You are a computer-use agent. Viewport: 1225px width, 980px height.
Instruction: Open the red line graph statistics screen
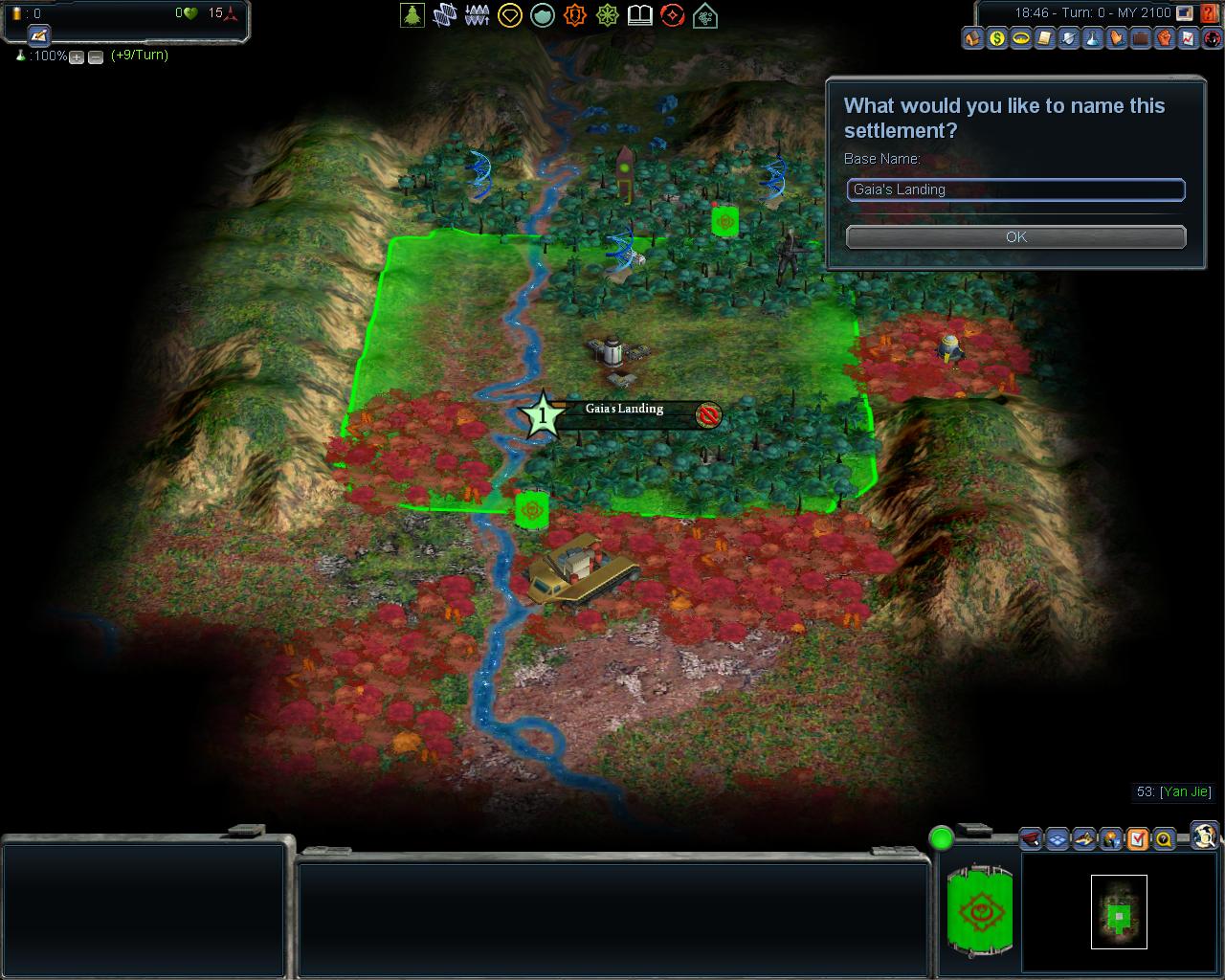point(1189,39)
